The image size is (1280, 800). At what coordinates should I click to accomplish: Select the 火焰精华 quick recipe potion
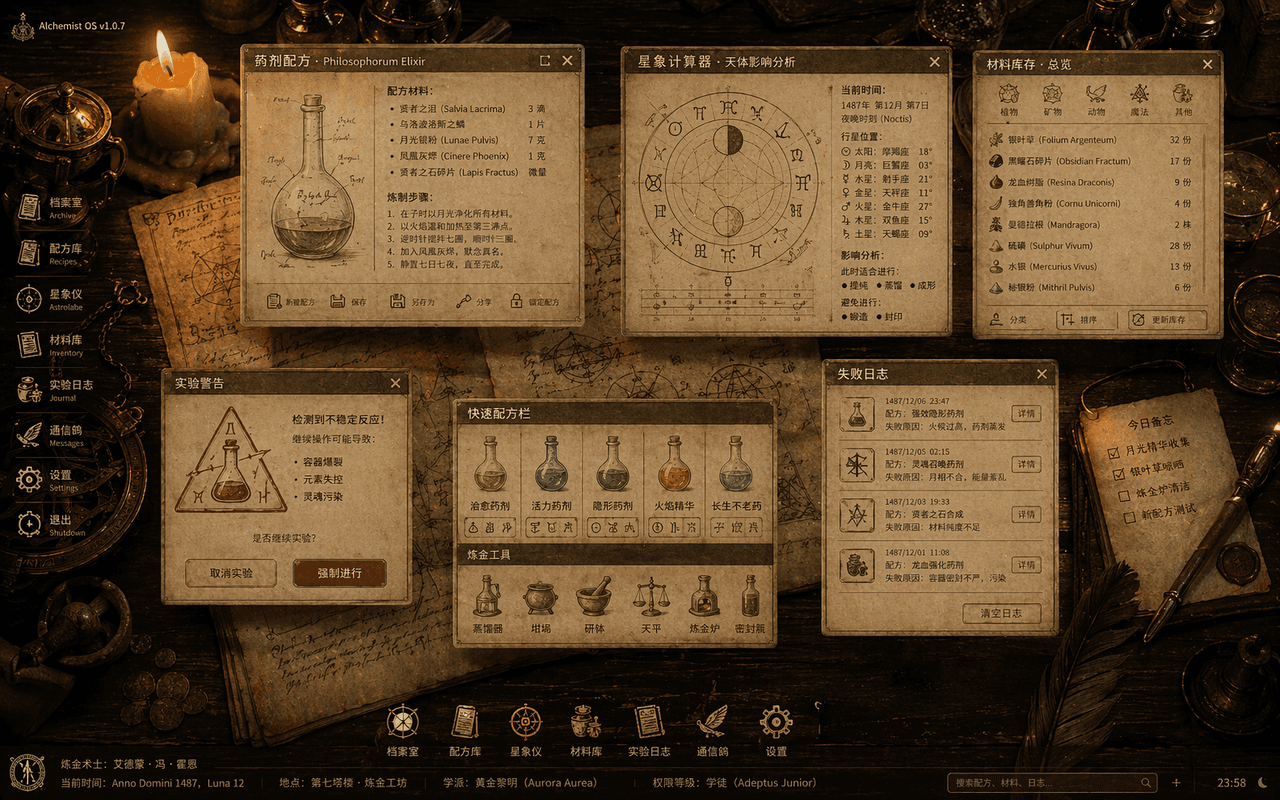pyautogui.click(x=674, y=473)
